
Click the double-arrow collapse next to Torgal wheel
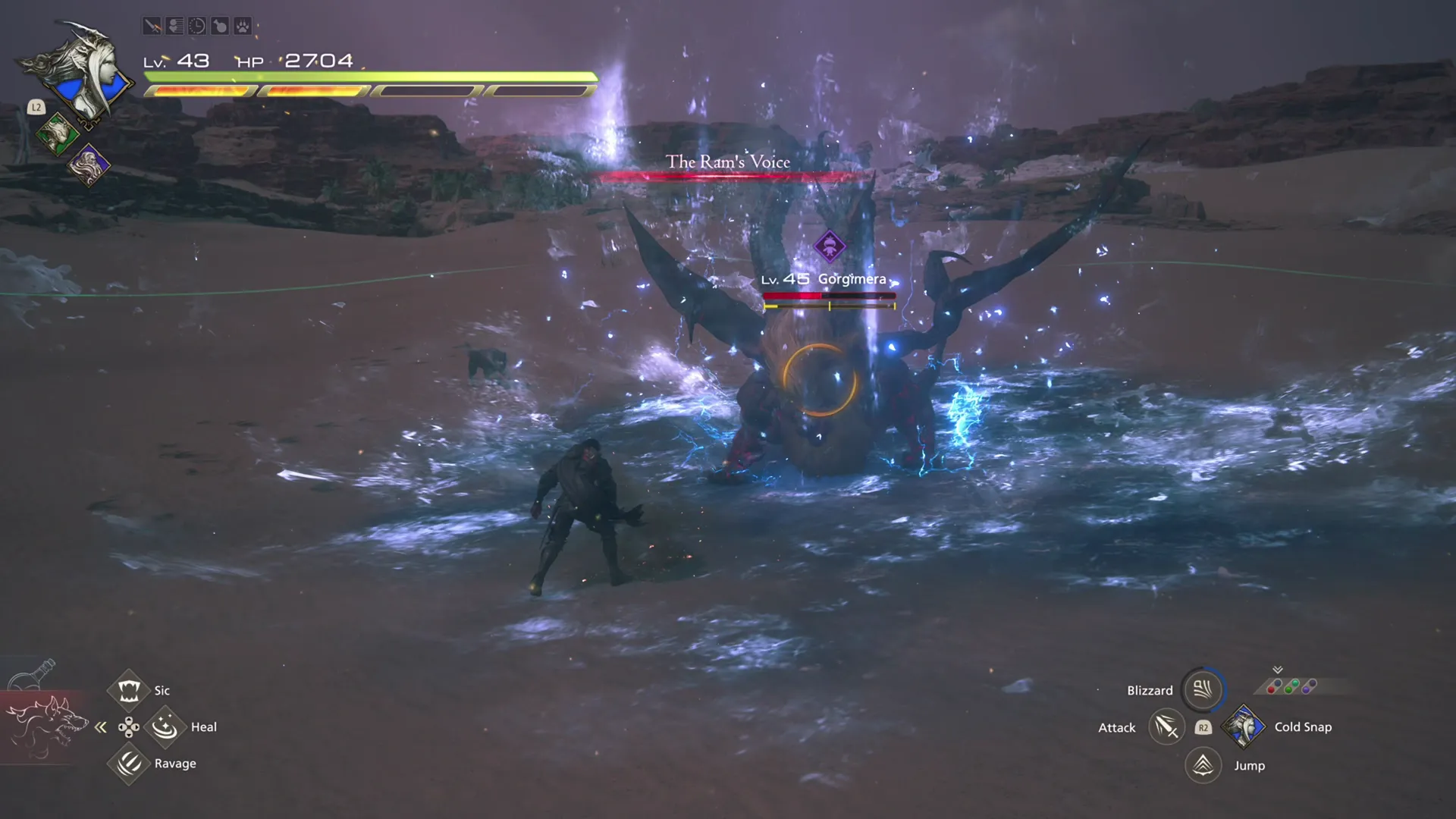pyautogui.click(x=101, y=726)
